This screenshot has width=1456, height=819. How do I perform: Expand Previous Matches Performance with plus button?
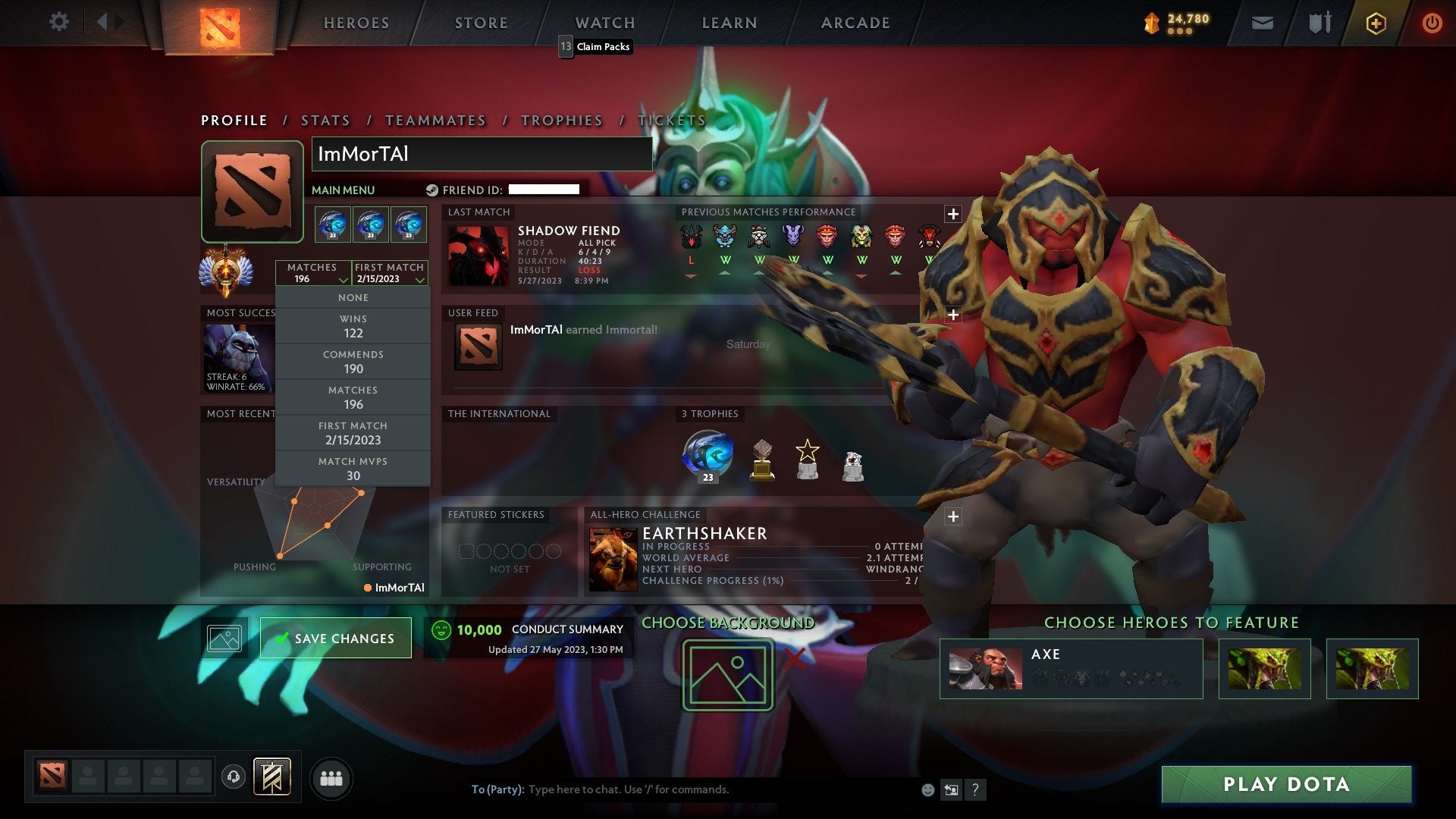[x=952, y=214]
